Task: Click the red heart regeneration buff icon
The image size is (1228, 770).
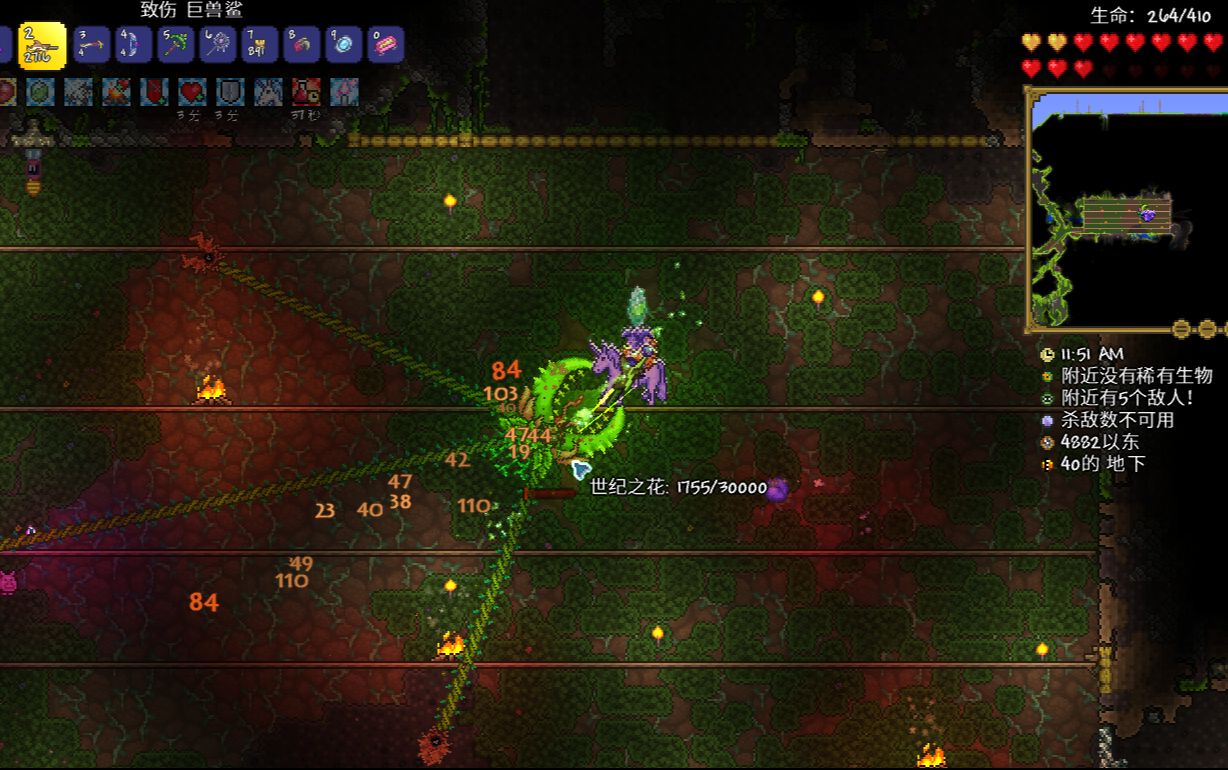Action: click(x=192, y=92)
